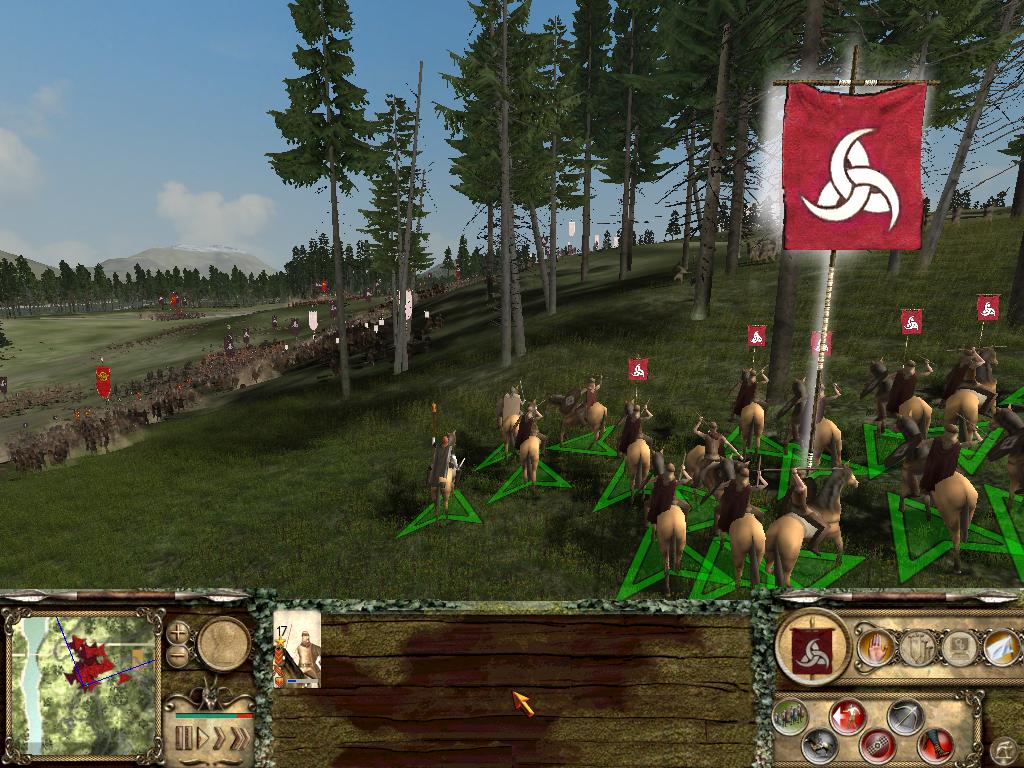This screenshot has height=768, width=1024.
Task: Set fastest triple-arrow battle speed
Action: (x=238, y=739)
